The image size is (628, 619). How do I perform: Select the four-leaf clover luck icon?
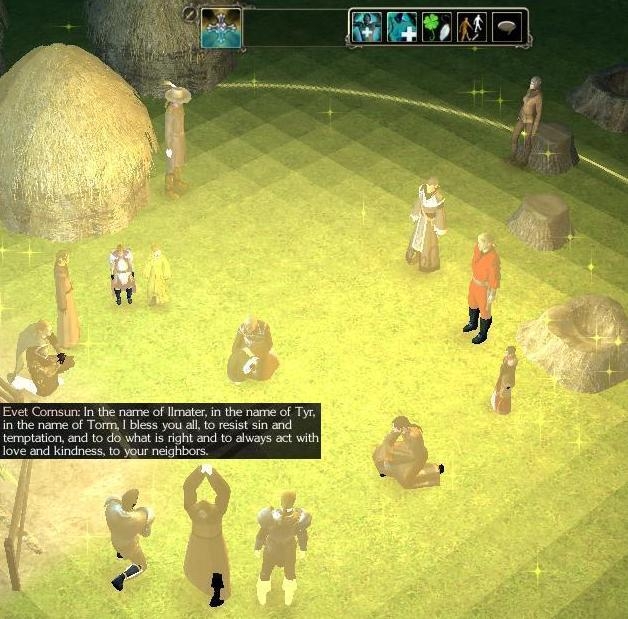pyautogui.click(x=436, y=27)
